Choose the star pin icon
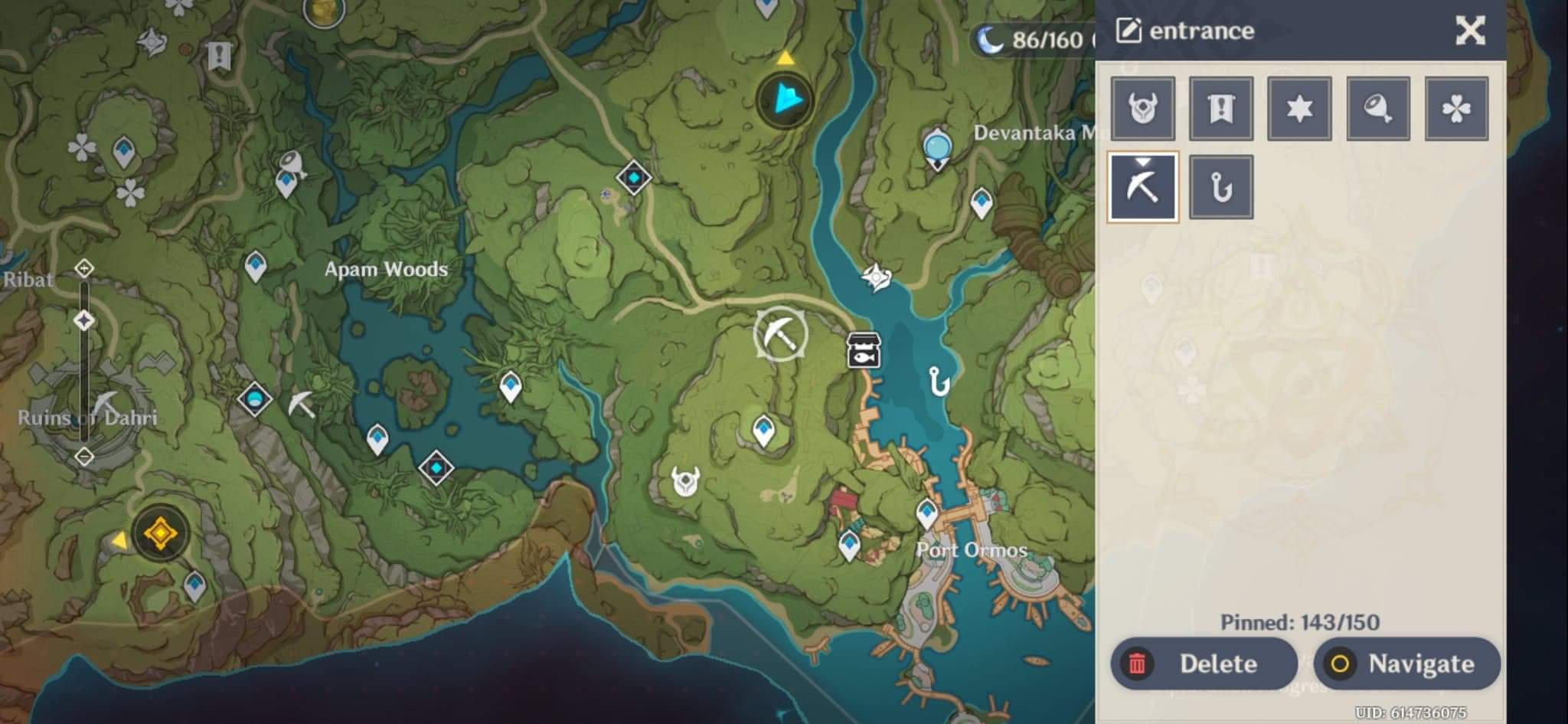This screenshot has height=724, width=1568. pos(1298,107)
